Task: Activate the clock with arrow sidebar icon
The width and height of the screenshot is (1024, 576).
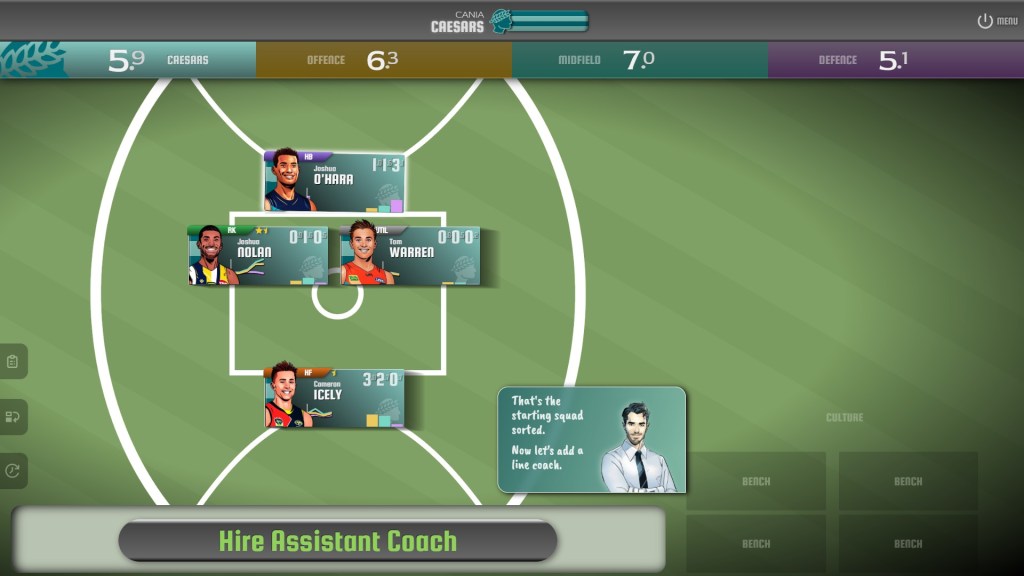Action: click(x=13, y=471)
